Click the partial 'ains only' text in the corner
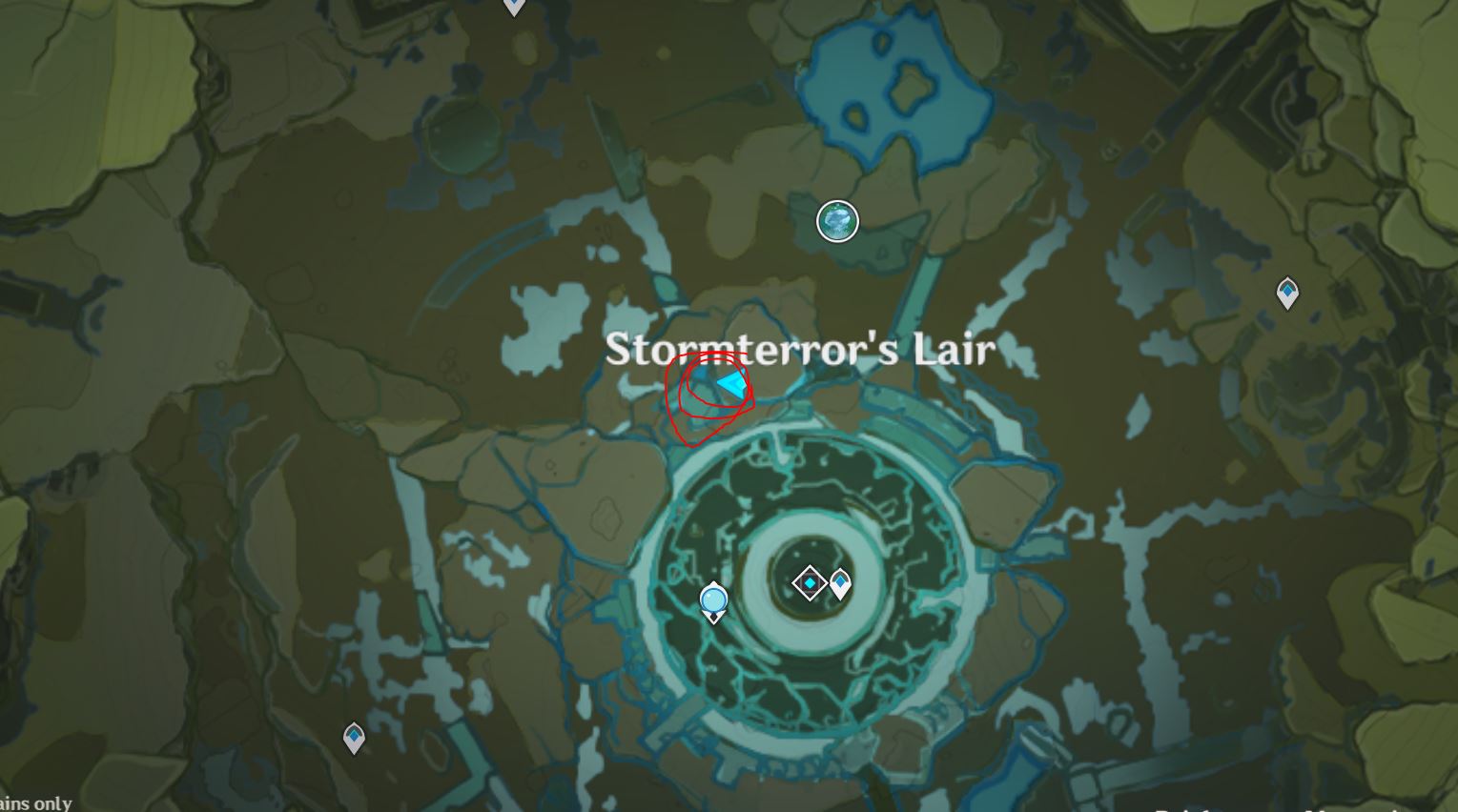 [x=37, y=802]
